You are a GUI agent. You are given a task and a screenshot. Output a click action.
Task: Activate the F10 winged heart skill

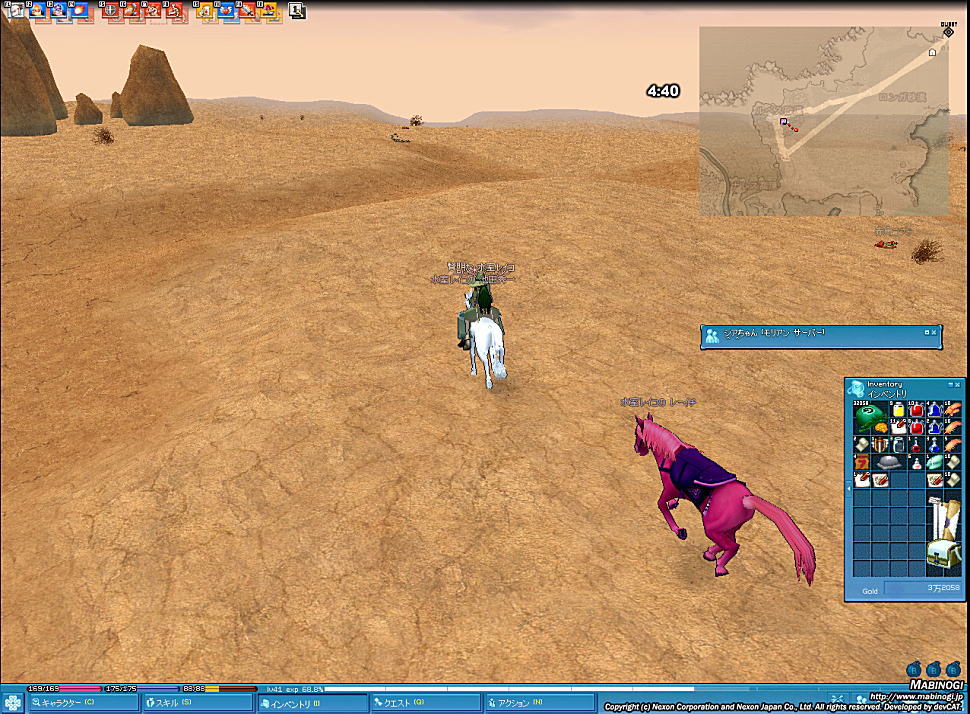[x=226, y=11]
